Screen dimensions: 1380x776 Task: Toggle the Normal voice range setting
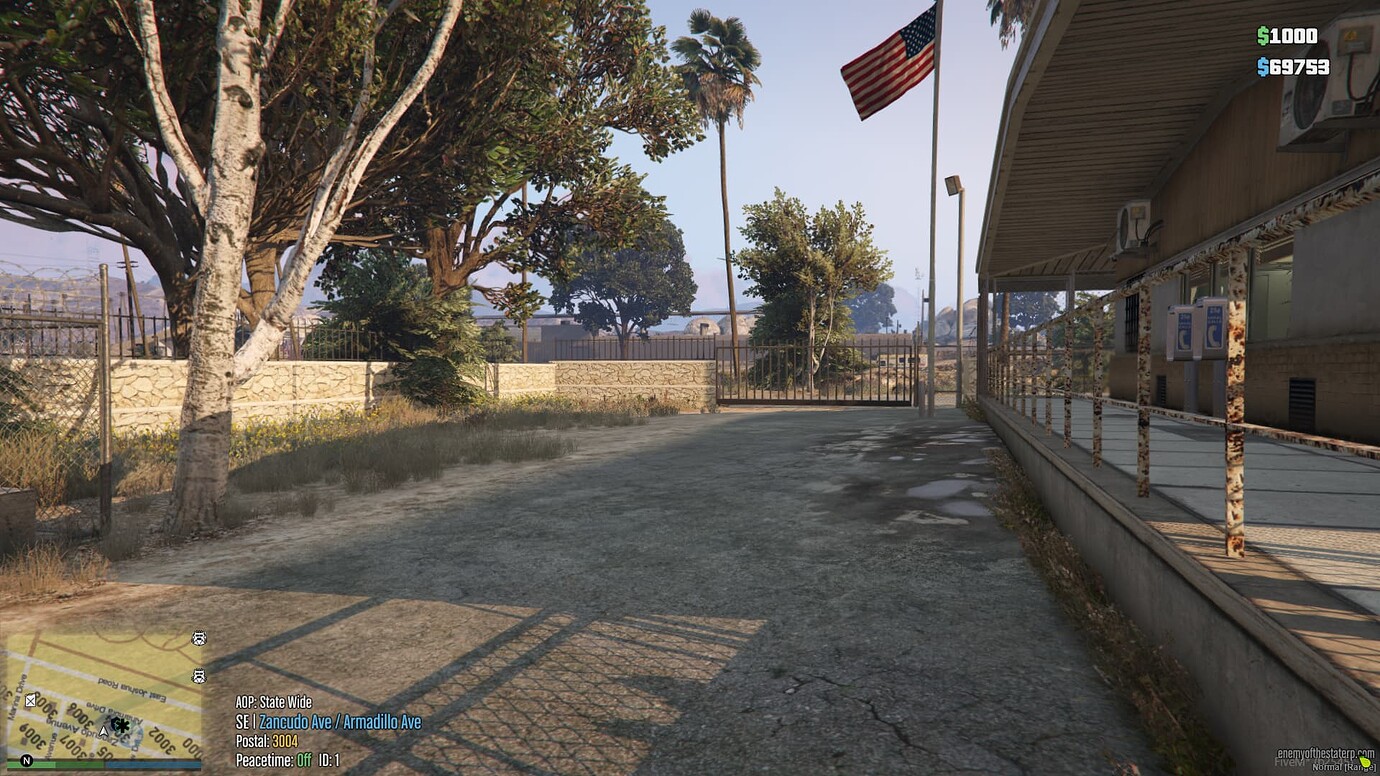point(1342,767)
